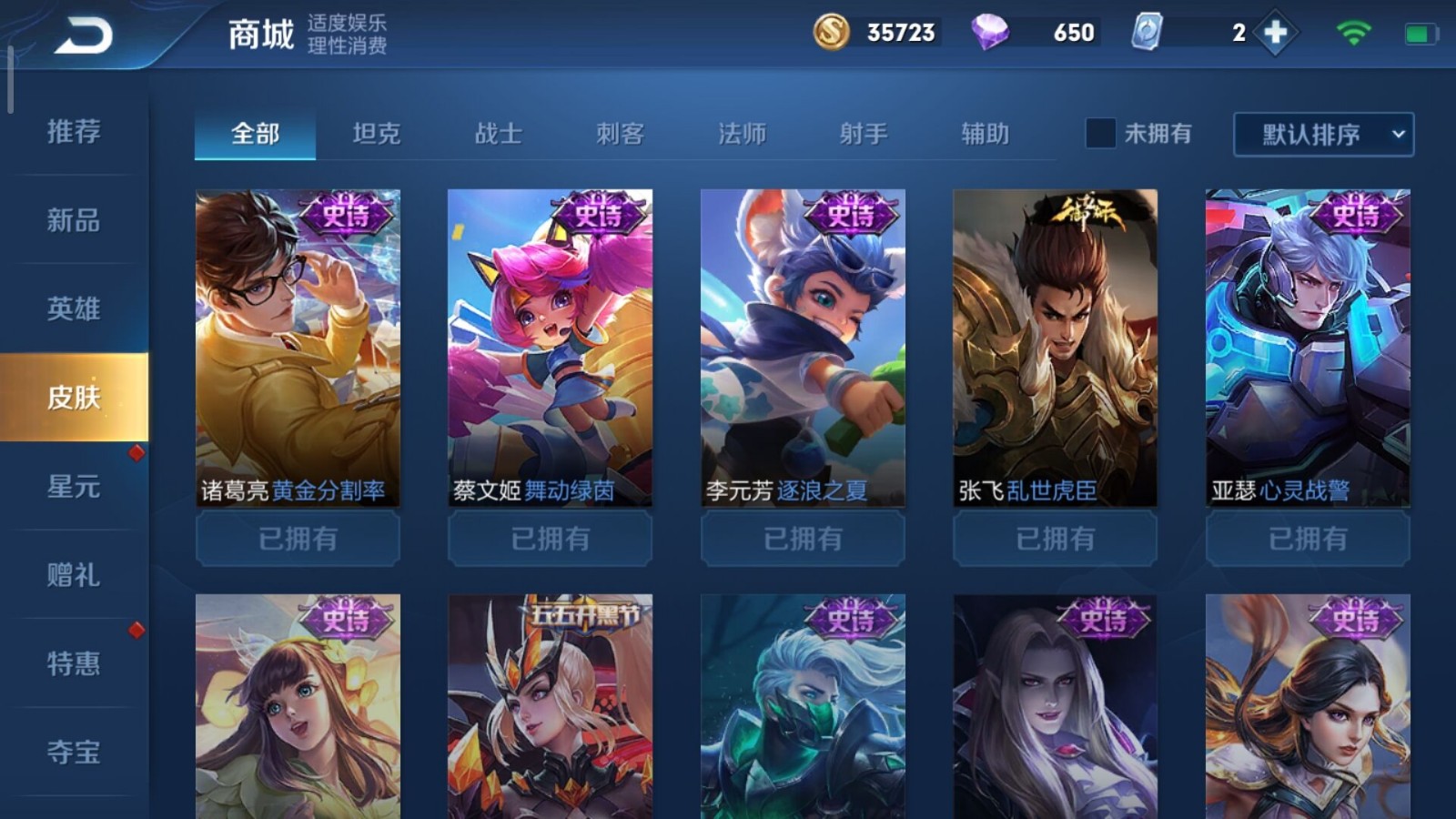The width and height of the screenshot is (1456, 819).
Task: Click the gold coins currency icon
Action: click(833, 34)
